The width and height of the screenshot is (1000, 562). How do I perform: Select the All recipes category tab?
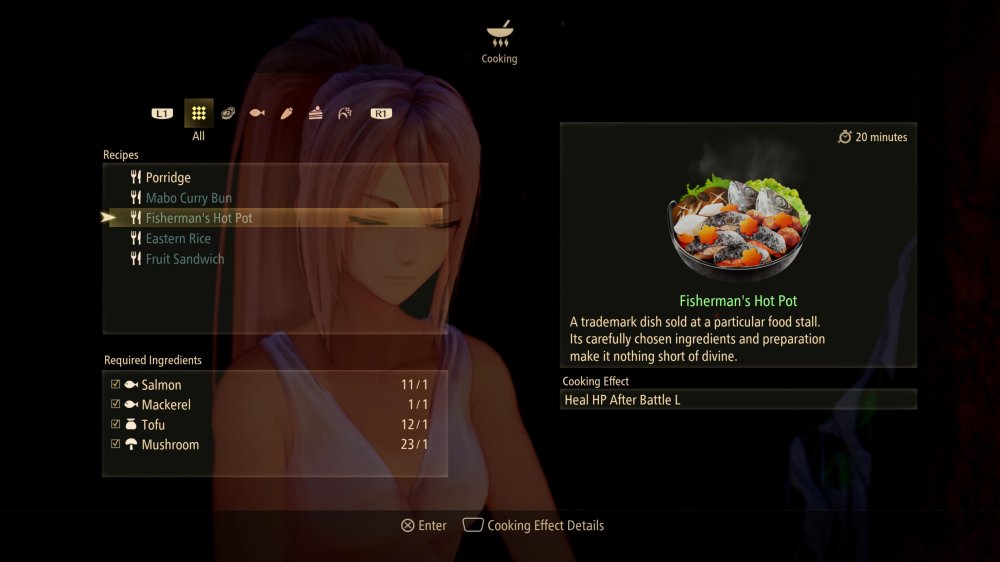pos(199,113)
